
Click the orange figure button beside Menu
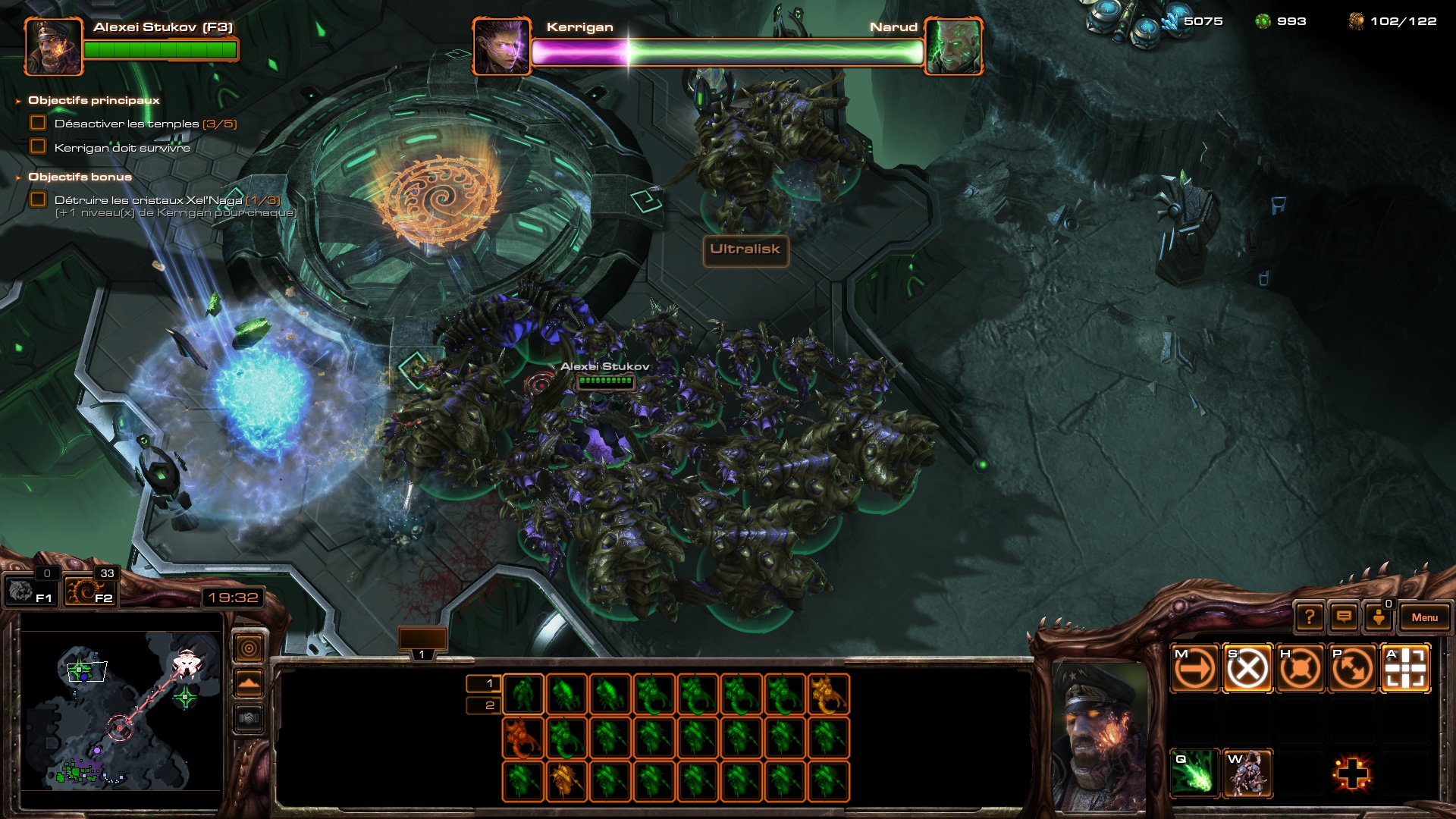tap(1379, 617)
